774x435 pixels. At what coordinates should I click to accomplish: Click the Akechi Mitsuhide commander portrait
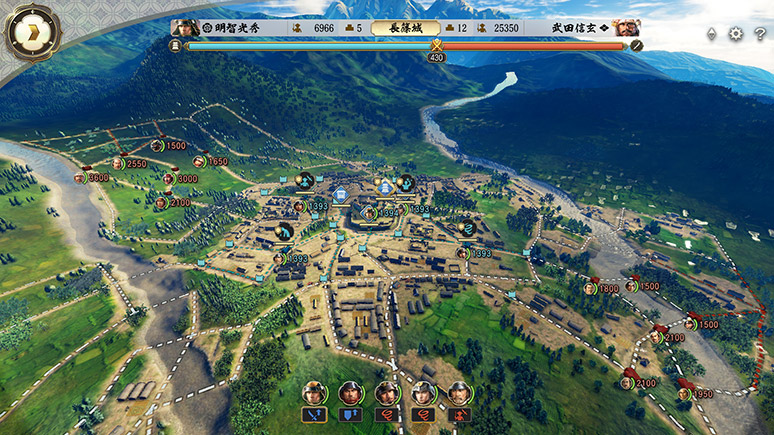click(x=184, y=28)
